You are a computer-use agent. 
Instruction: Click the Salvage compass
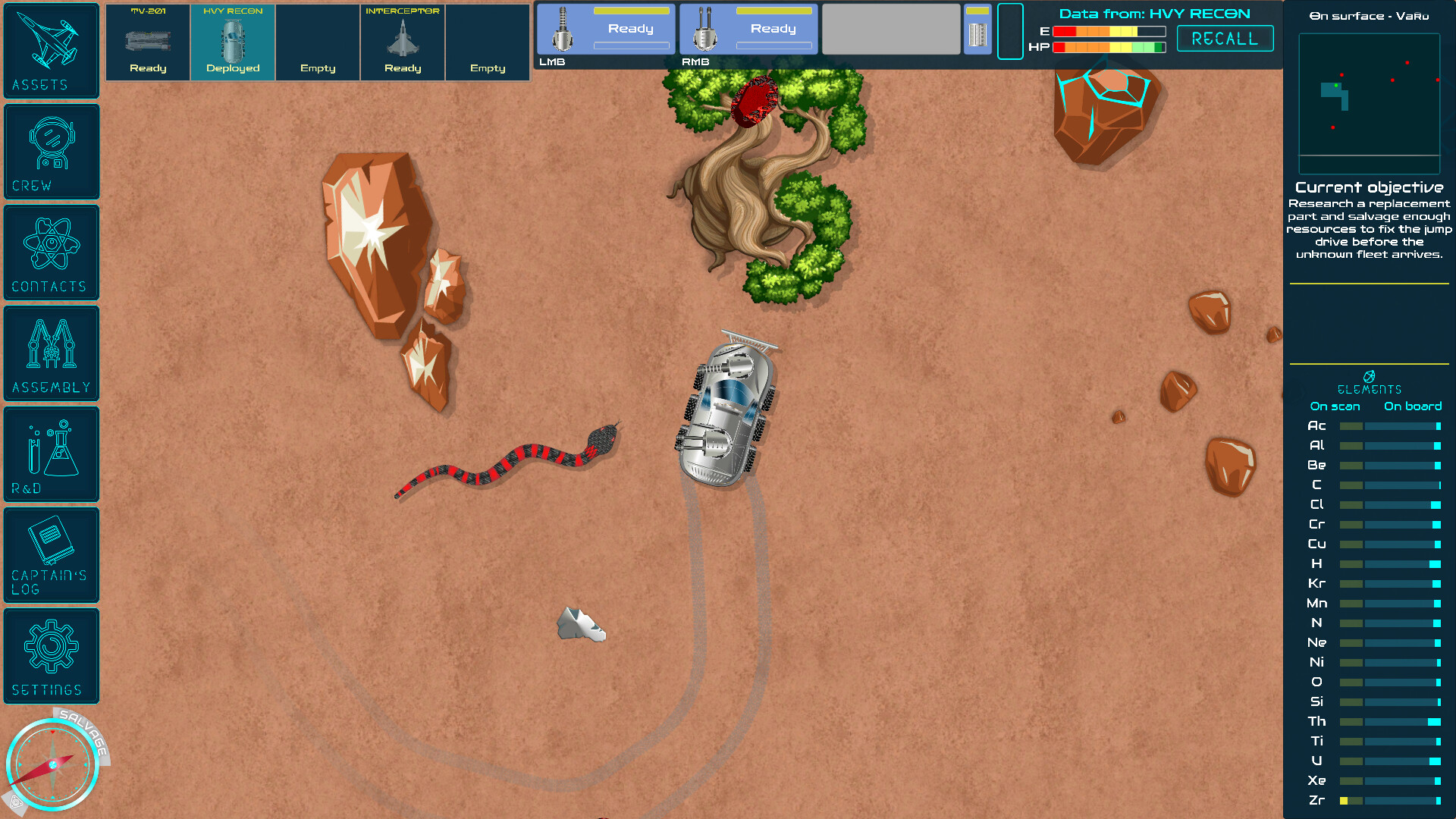click(x=53, y=764)
